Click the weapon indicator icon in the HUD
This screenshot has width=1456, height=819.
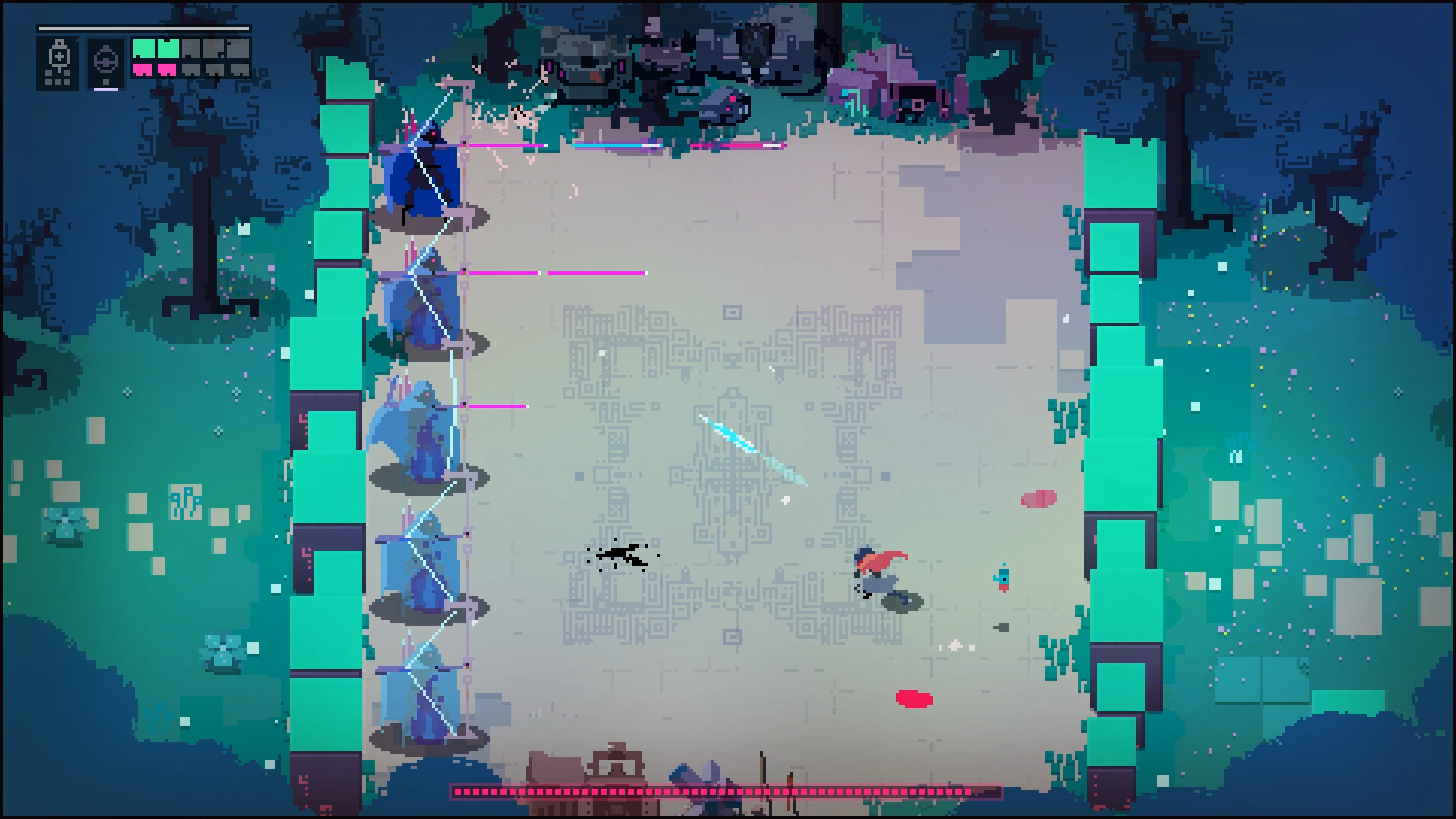105,61
